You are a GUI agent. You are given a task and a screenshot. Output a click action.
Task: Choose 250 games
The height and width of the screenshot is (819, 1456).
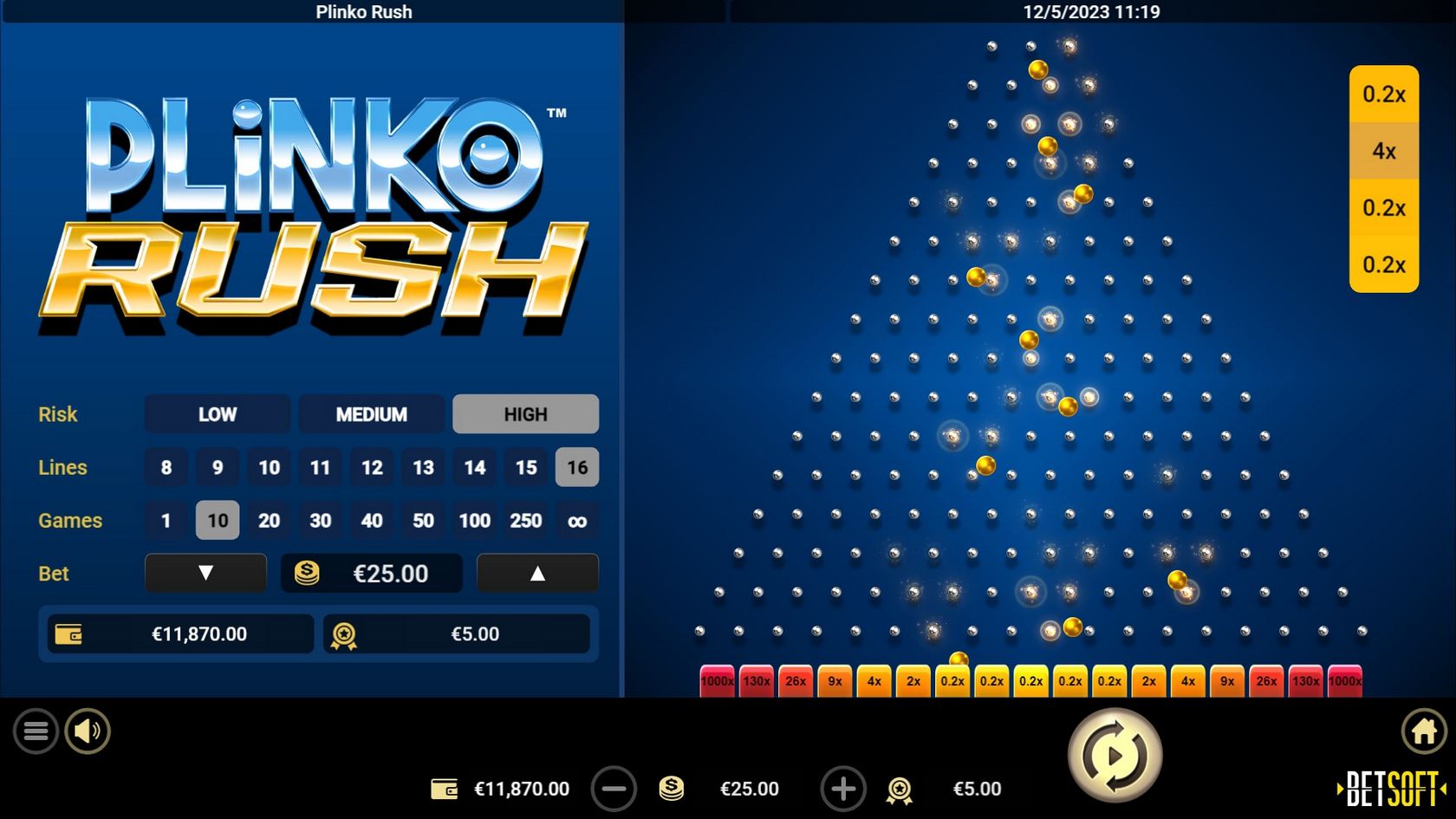[x=525, y=520]
